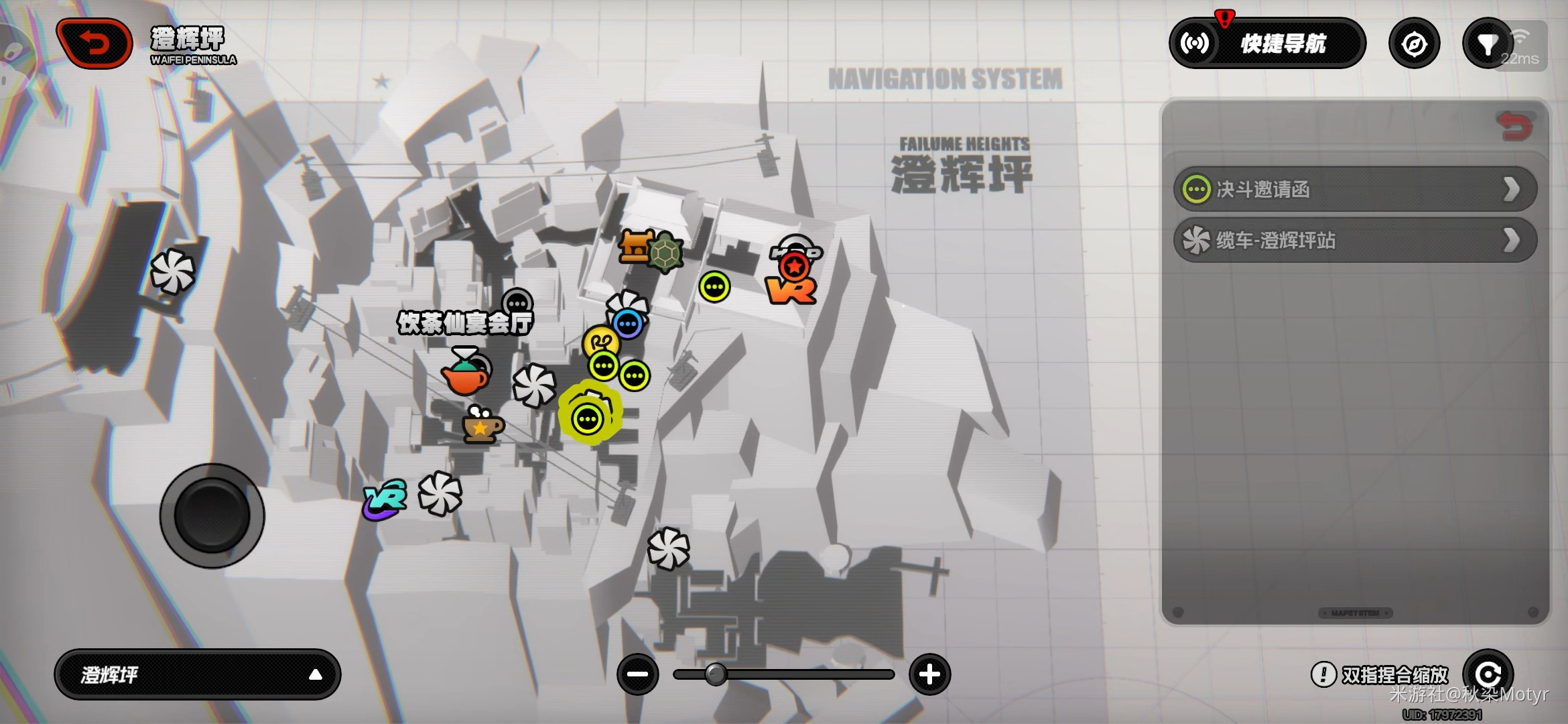Click the 饮茶仙宴会厅 location label

pyautogui.click(x=465, y=324)
